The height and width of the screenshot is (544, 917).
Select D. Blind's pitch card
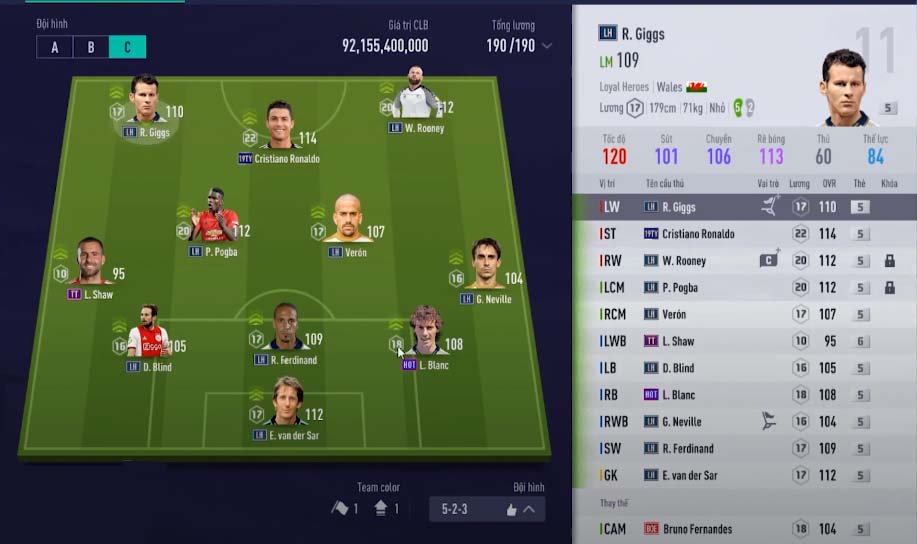tap(148, 335)
